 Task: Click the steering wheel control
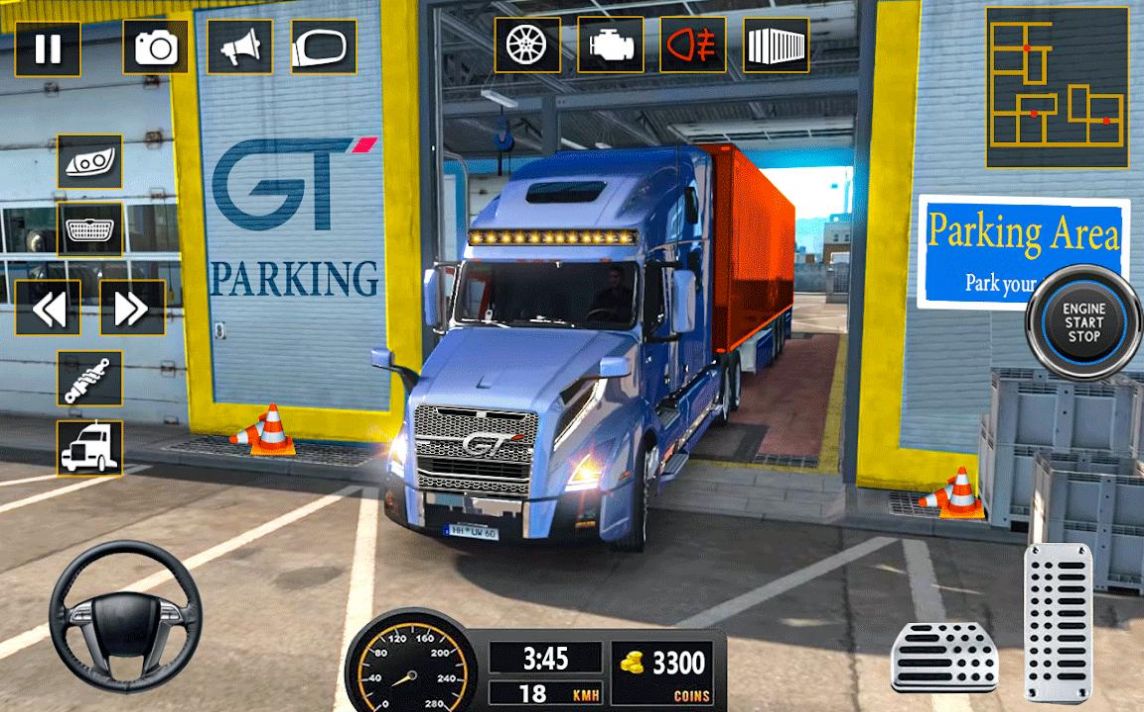126,616
